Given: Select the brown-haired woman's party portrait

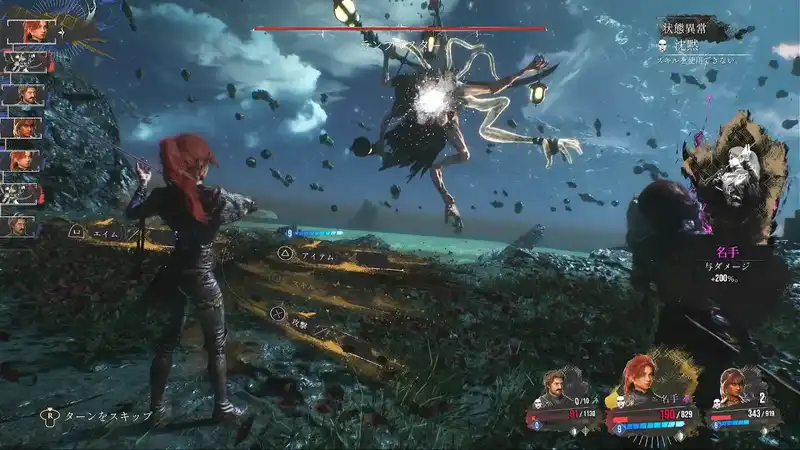Looking at the screenshot, I should pos(734,386).
